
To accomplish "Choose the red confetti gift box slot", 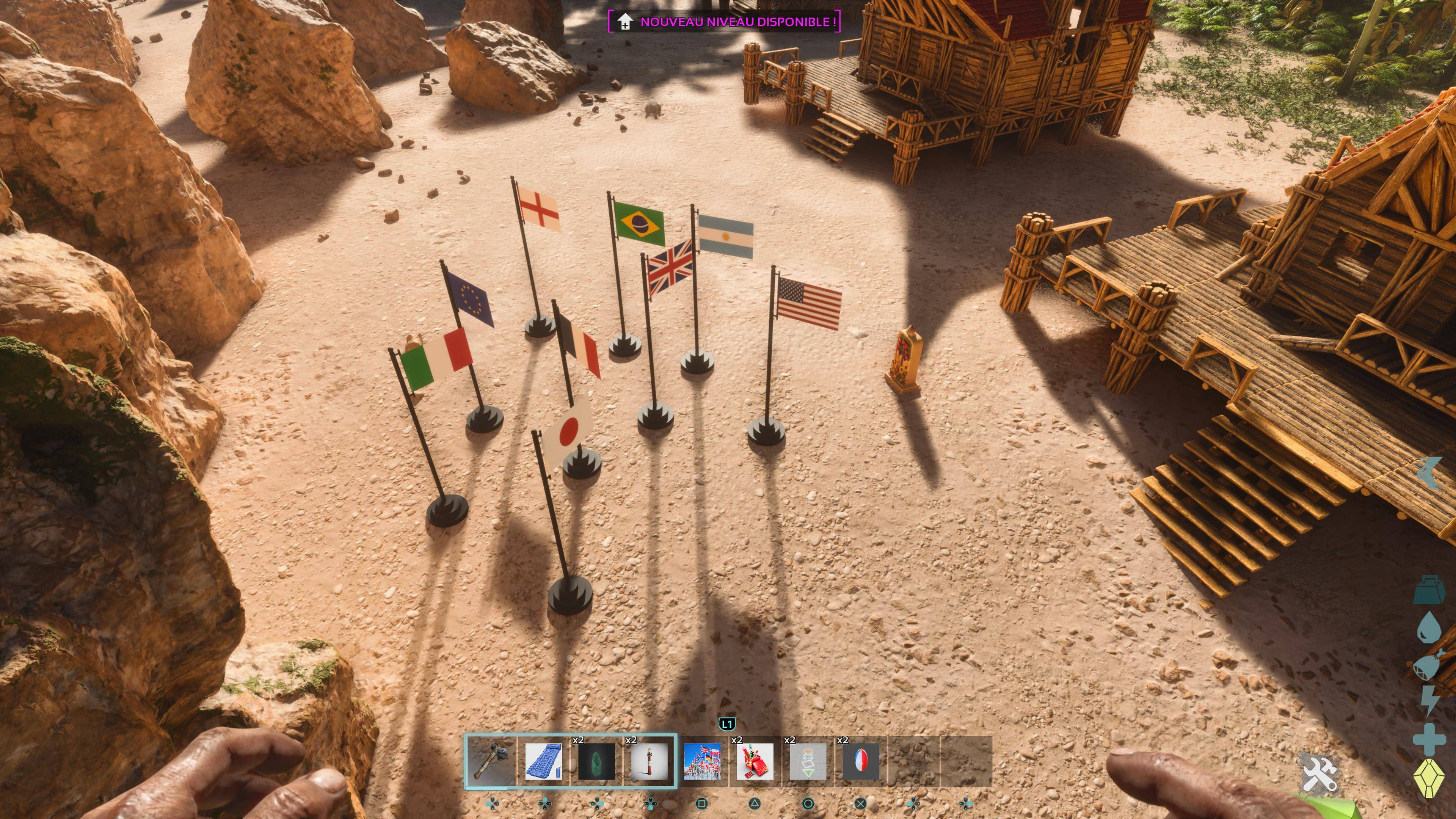I will click(x=755, y=761).
